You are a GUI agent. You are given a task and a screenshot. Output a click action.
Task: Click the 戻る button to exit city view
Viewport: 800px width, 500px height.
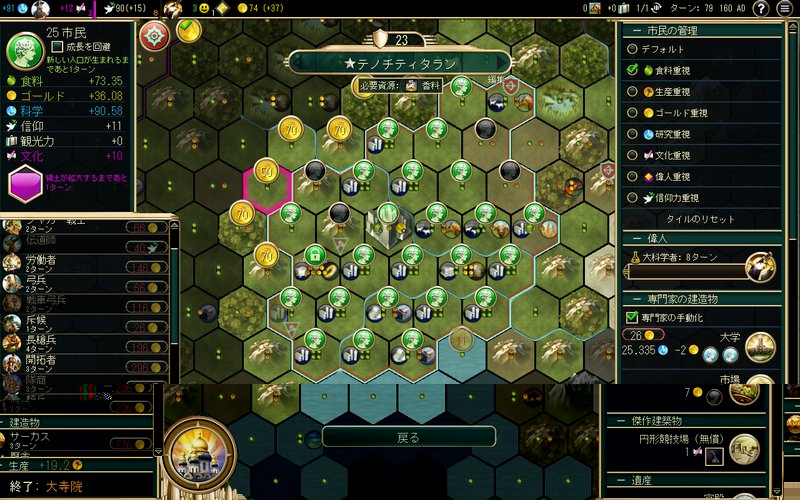point(408,437)
